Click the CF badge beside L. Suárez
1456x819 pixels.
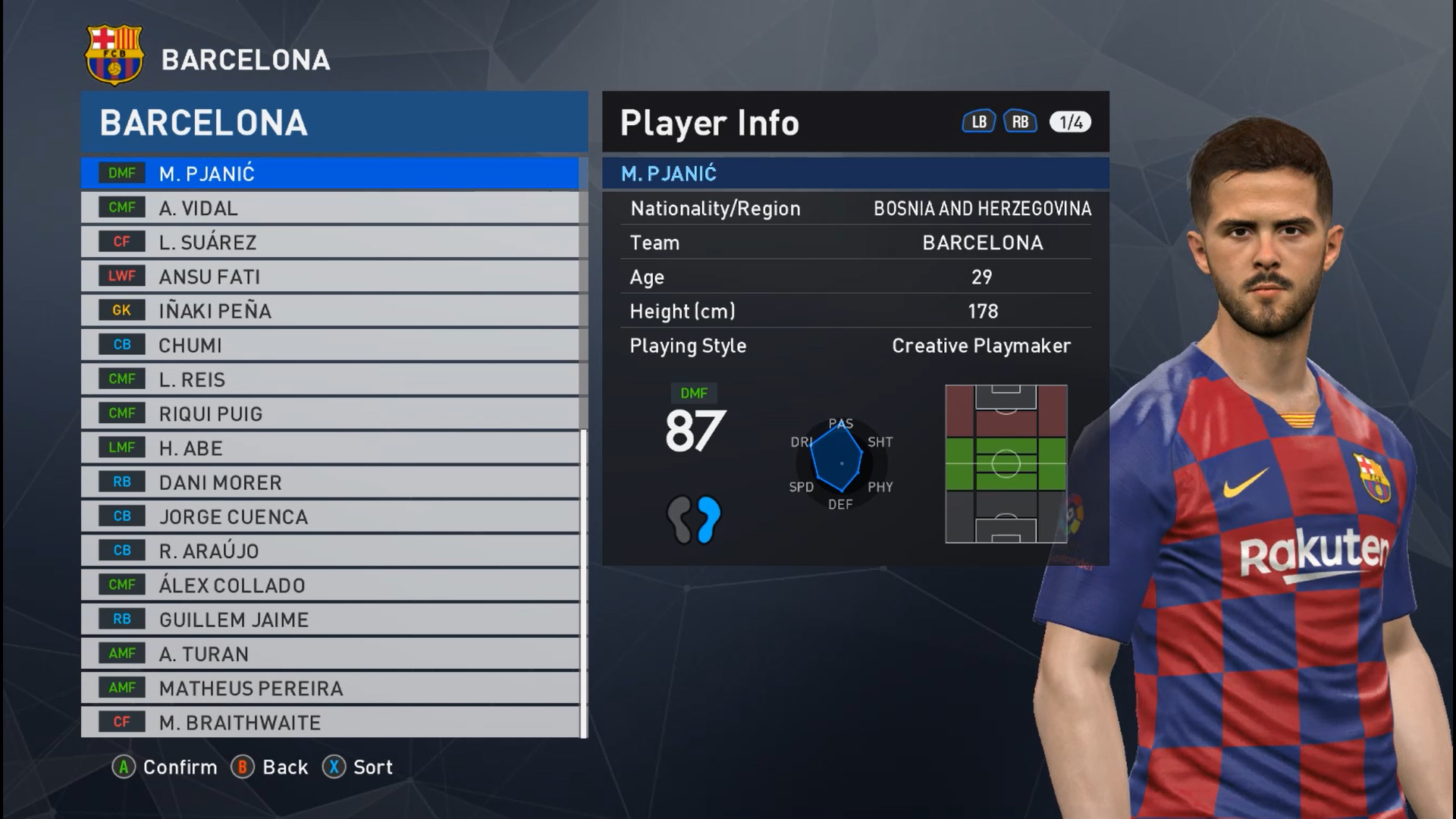click(121, 242)
